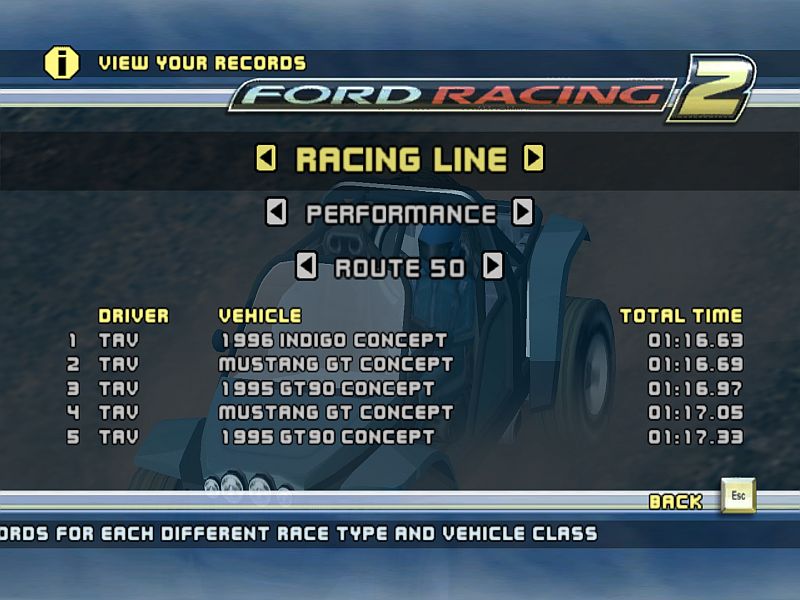This screenshot has height=600, width=800.
Task: Select the fifth-place 1995 GT90 Concept record
Action: click(x=327, y=436)
